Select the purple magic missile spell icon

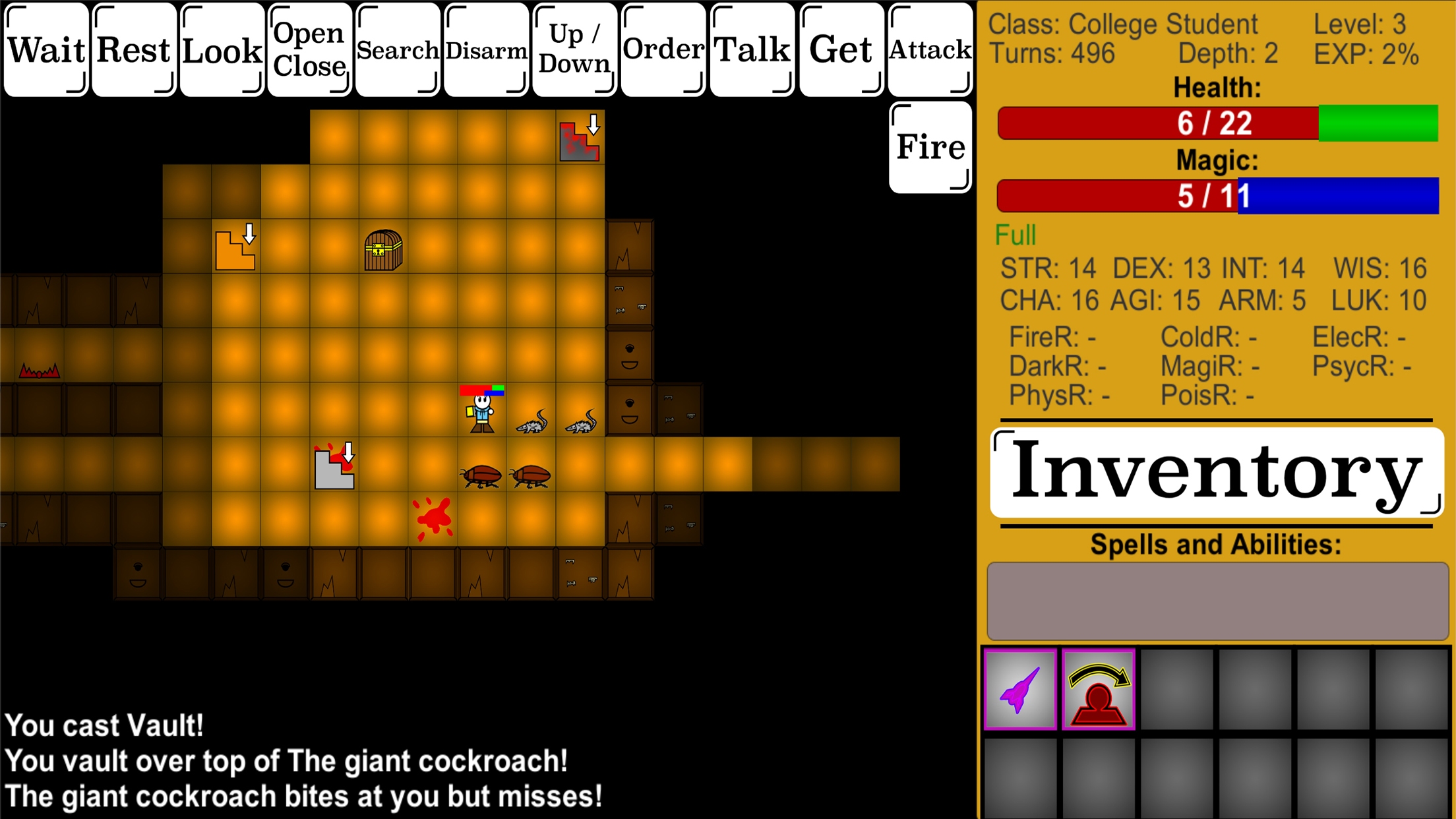point(1020,690)
